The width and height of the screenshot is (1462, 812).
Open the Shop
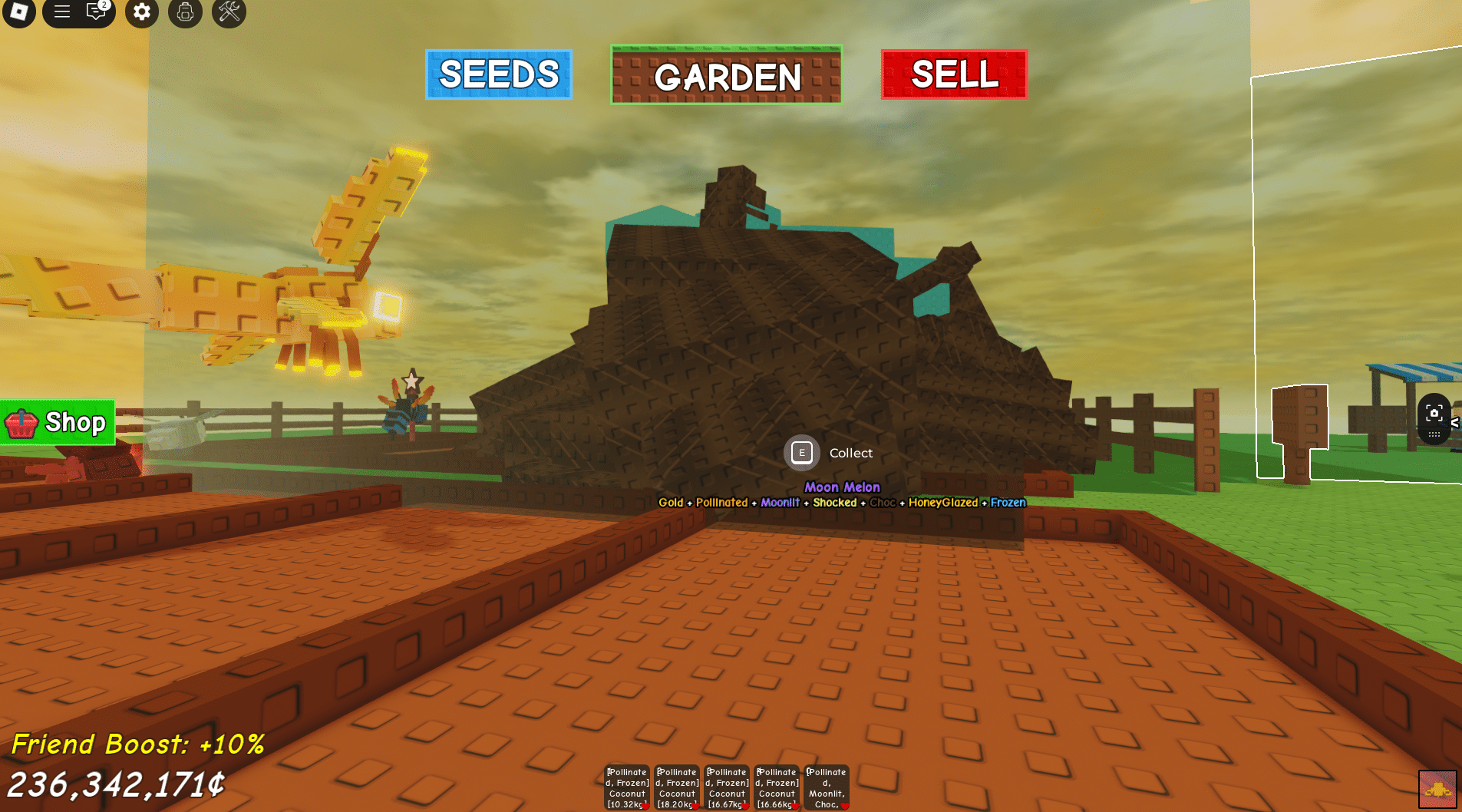[57, 422]
